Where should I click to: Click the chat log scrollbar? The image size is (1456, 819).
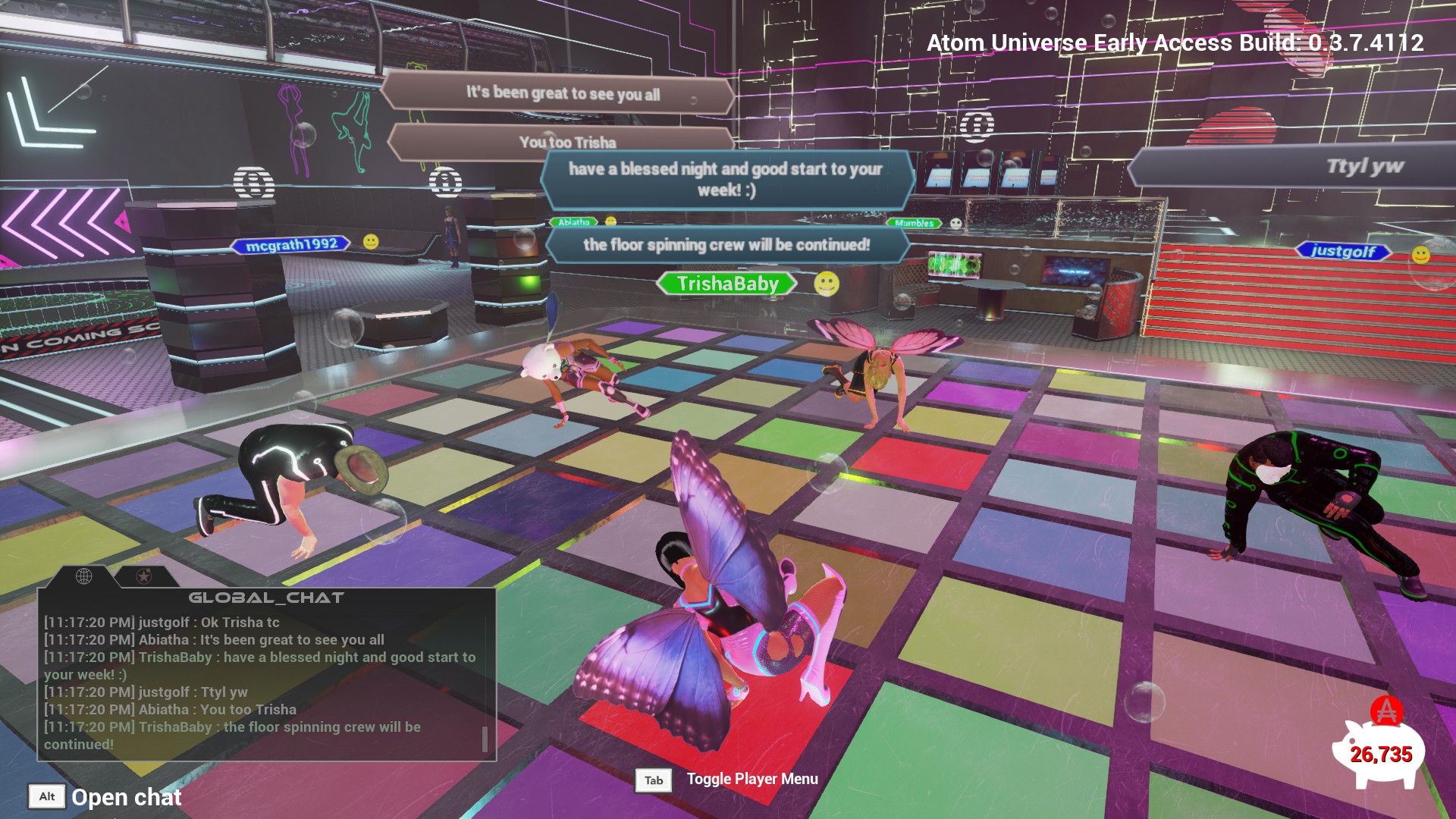tap(485, 739)
